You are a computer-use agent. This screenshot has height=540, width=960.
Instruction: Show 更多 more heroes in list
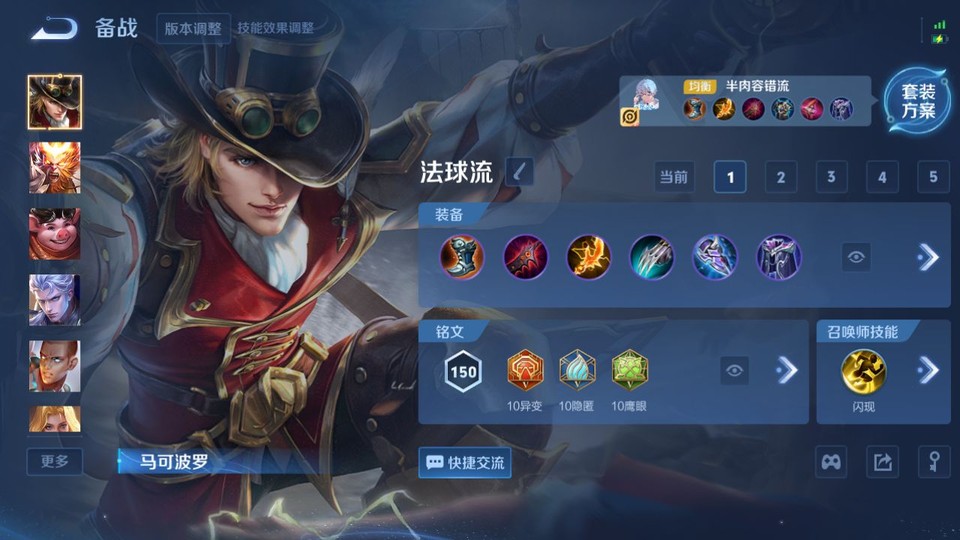click(55, 461)
